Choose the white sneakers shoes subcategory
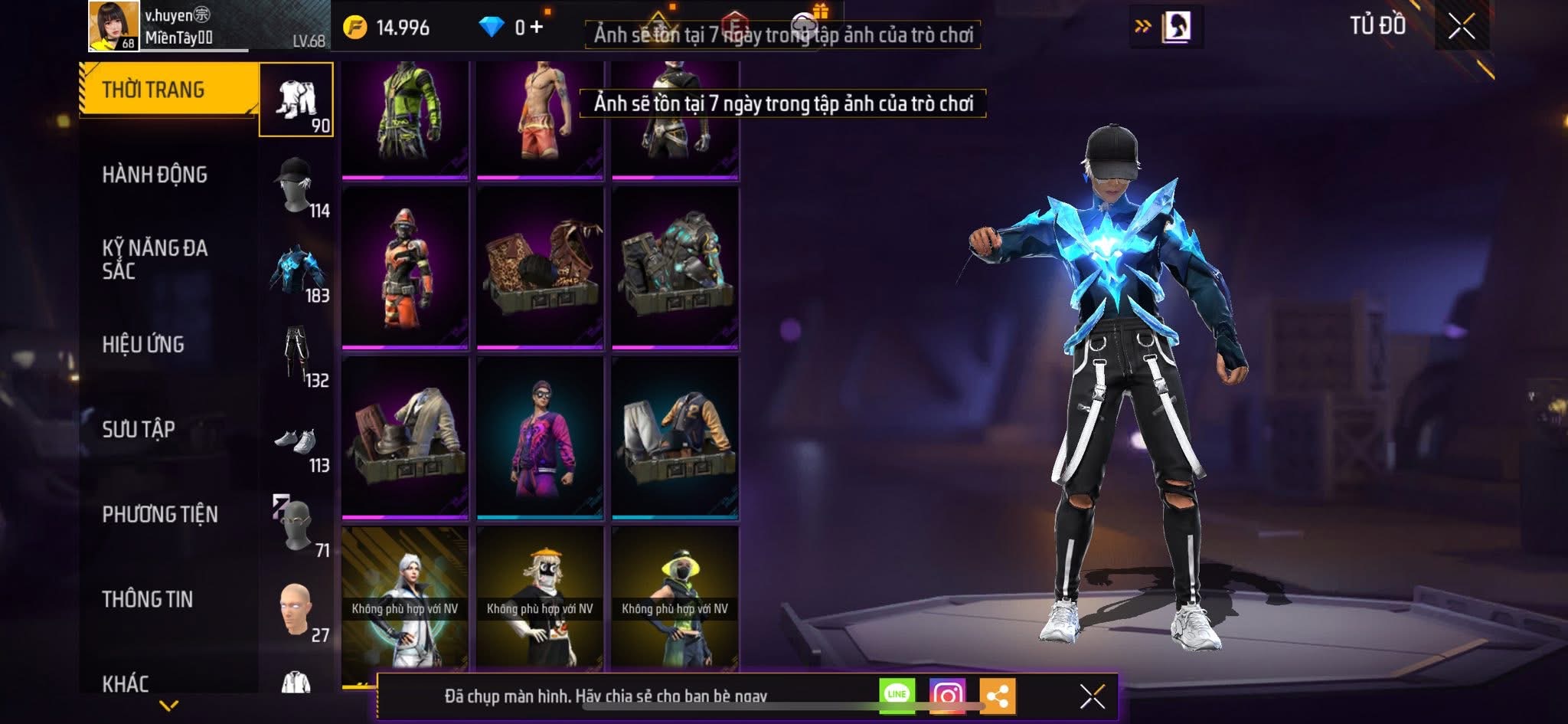This screenshot has width=1568, height=724. click(296, 442)
